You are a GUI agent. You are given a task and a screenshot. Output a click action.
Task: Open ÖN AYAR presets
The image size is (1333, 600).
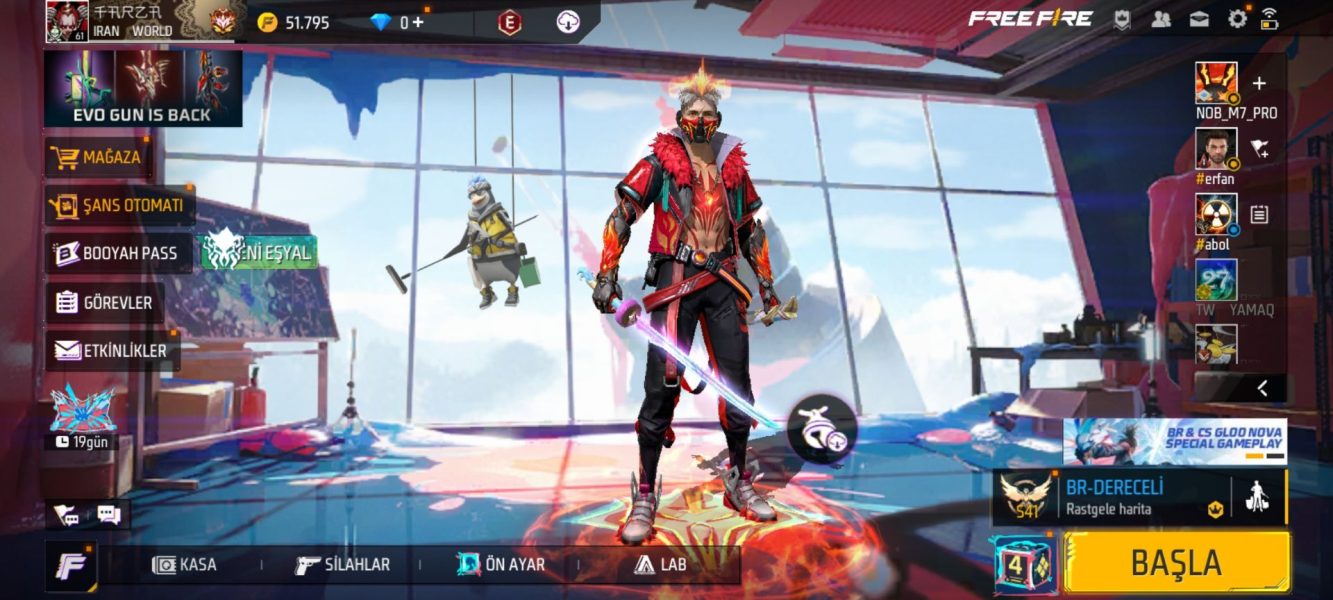pyautogui.click(x=501, y=565)
